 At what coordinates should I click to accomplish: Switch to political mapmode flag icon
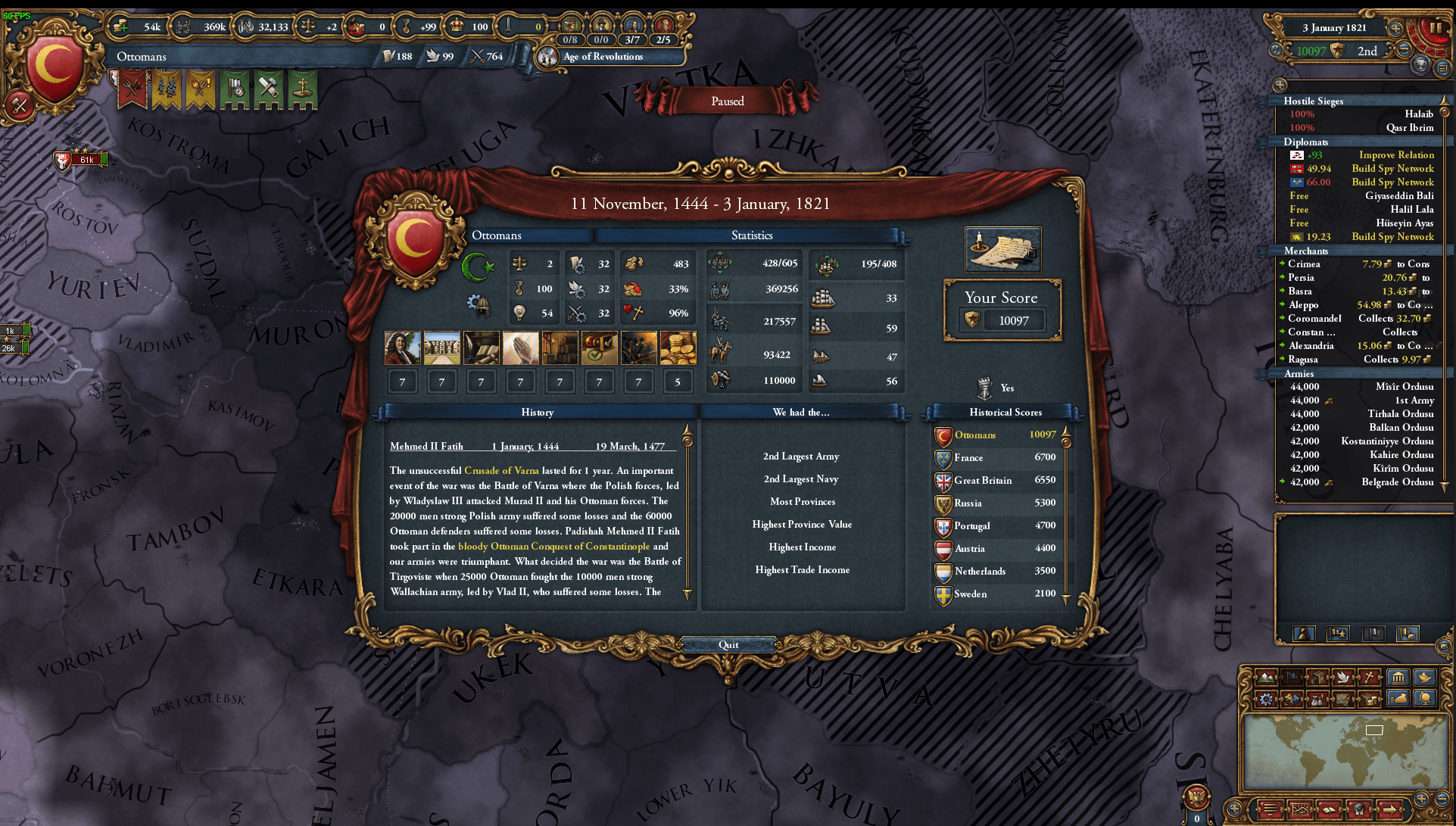[1291, 677]
